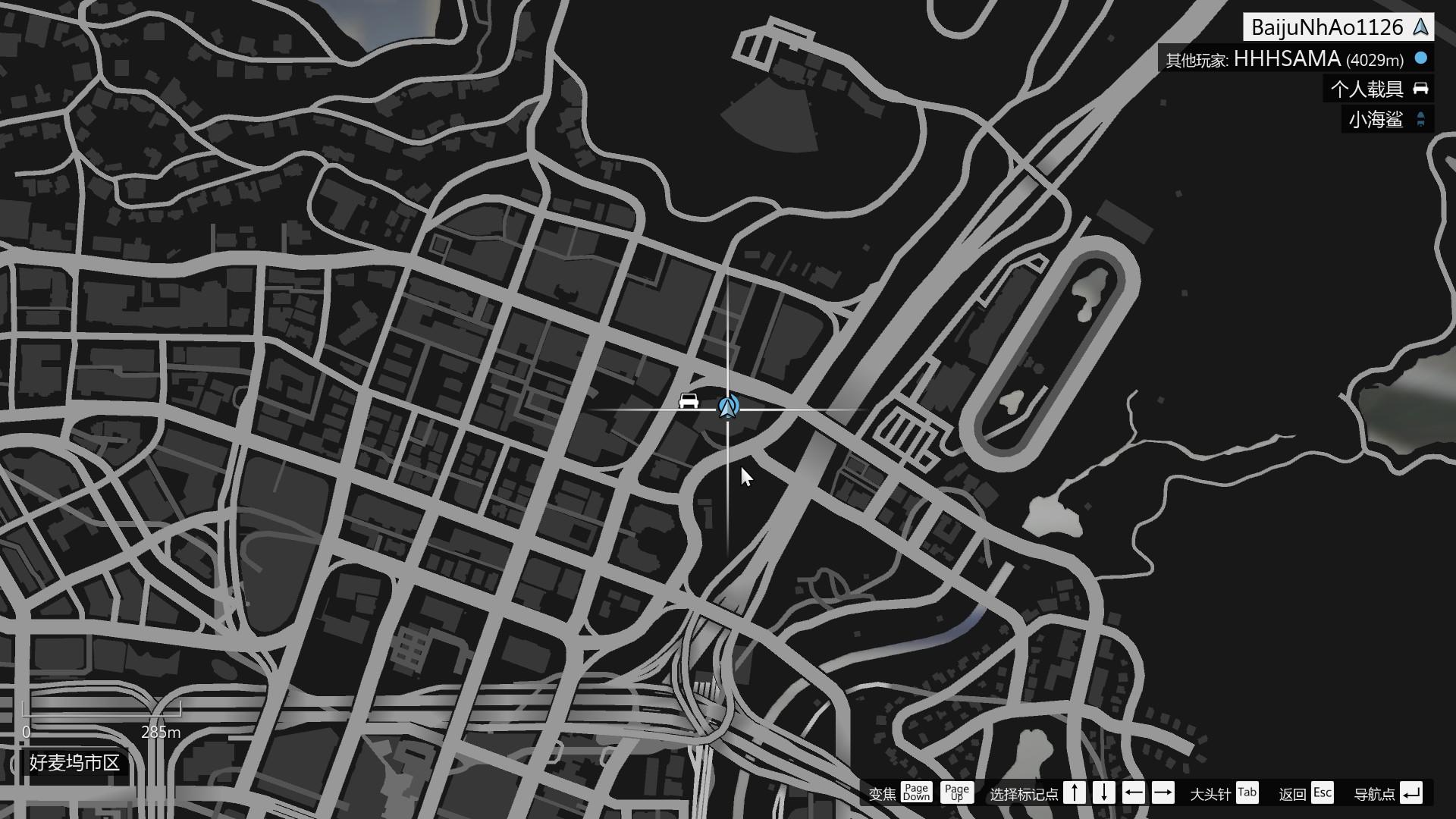Click the Page Down zoom key icon
This screenshot has height=819, width=1456.
pyautogui.click(x=916, y=793)
